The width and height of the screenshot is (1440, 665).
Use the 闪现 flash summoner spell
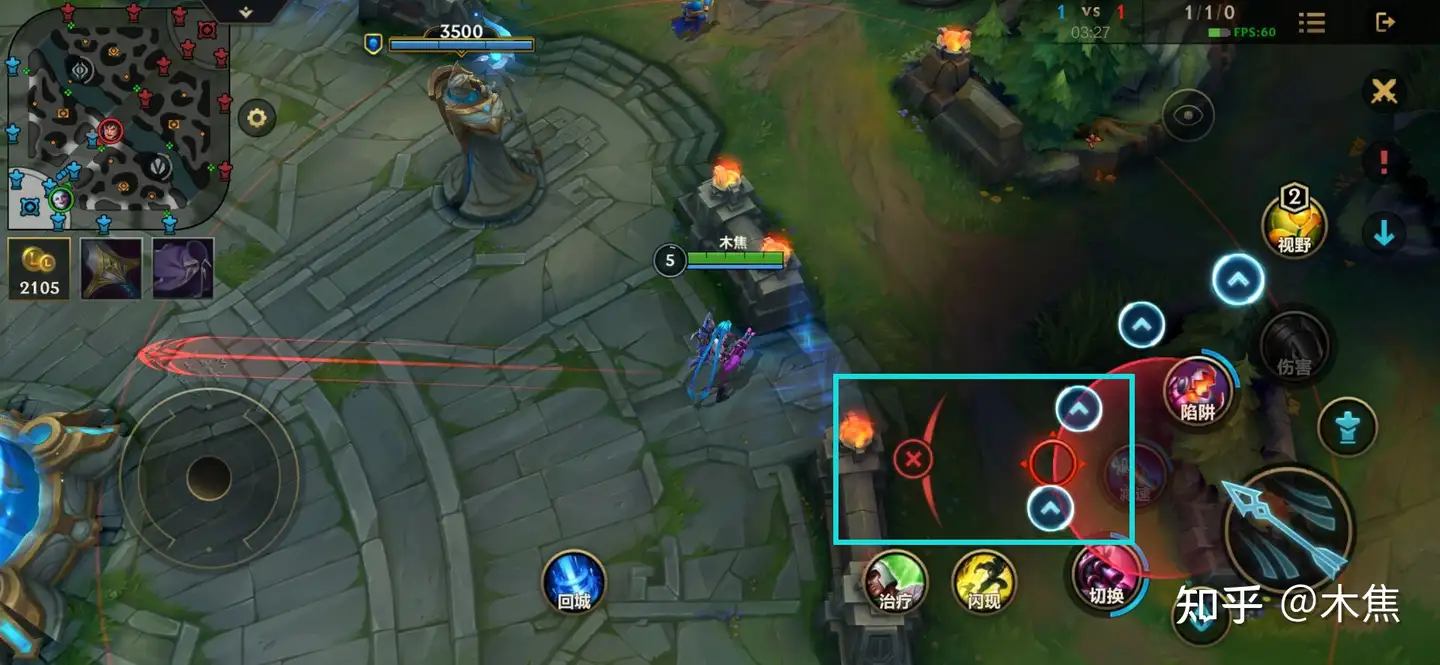point(984,582)
